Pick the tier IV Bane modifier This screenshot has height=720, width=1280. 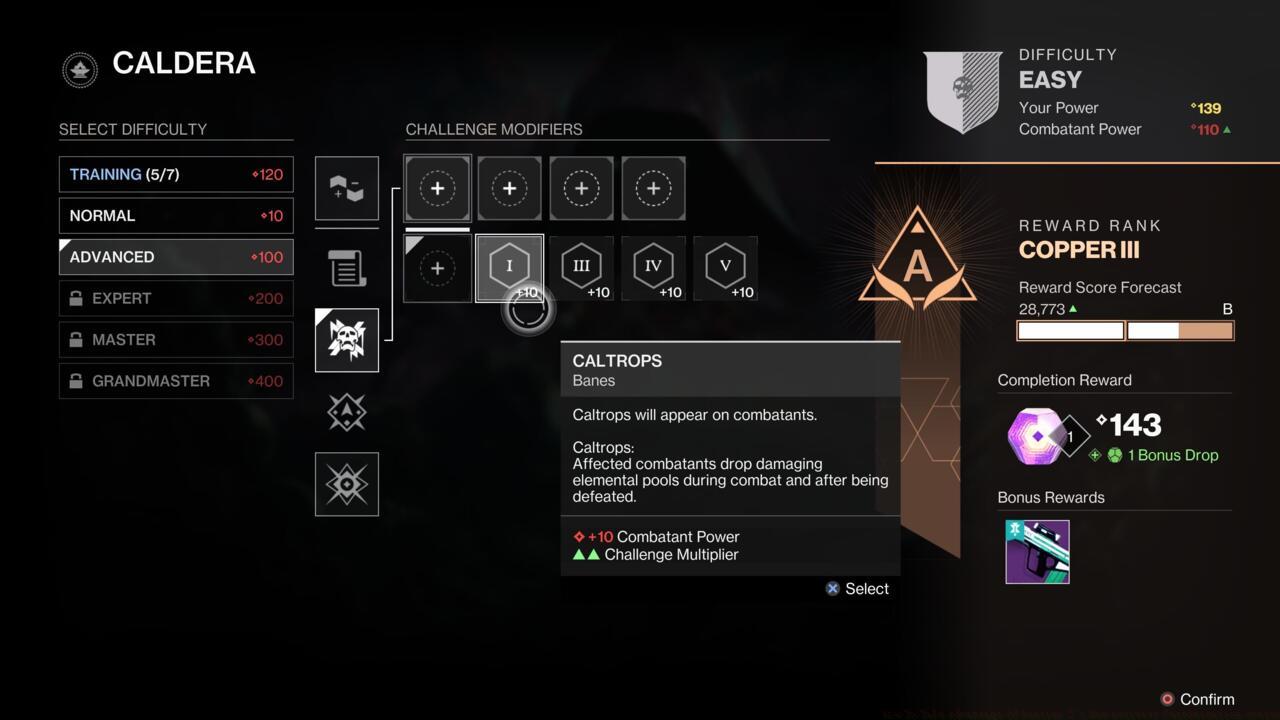653,266
